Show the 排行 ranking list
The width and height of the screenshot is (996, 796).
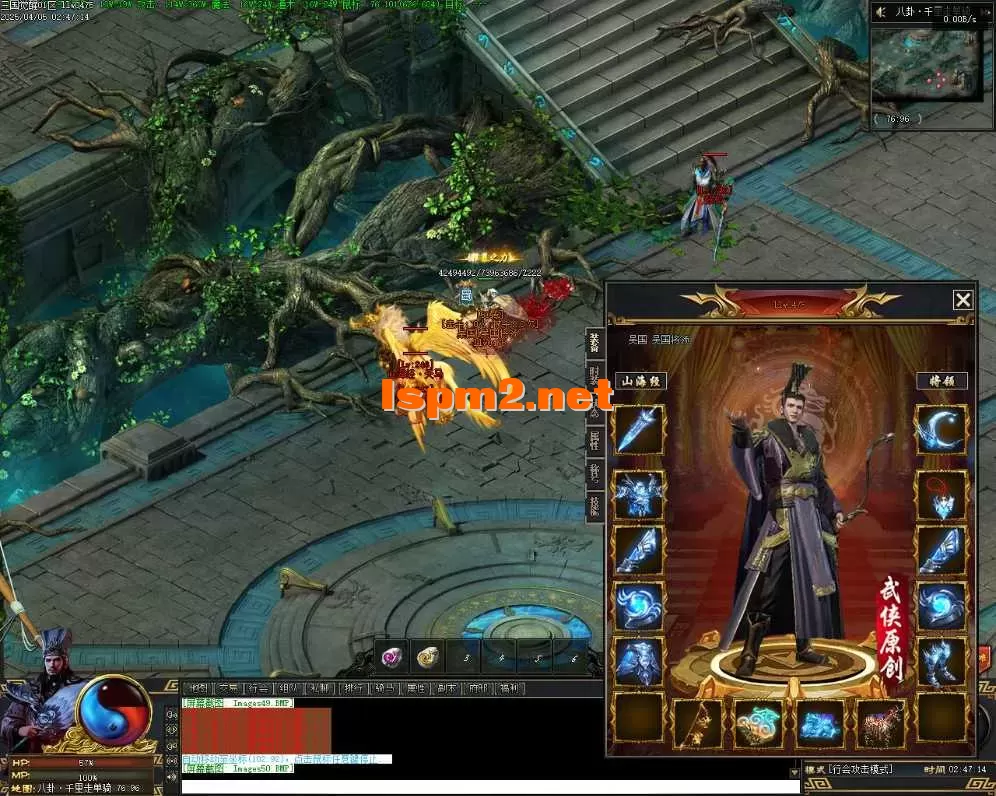[352, 688]
